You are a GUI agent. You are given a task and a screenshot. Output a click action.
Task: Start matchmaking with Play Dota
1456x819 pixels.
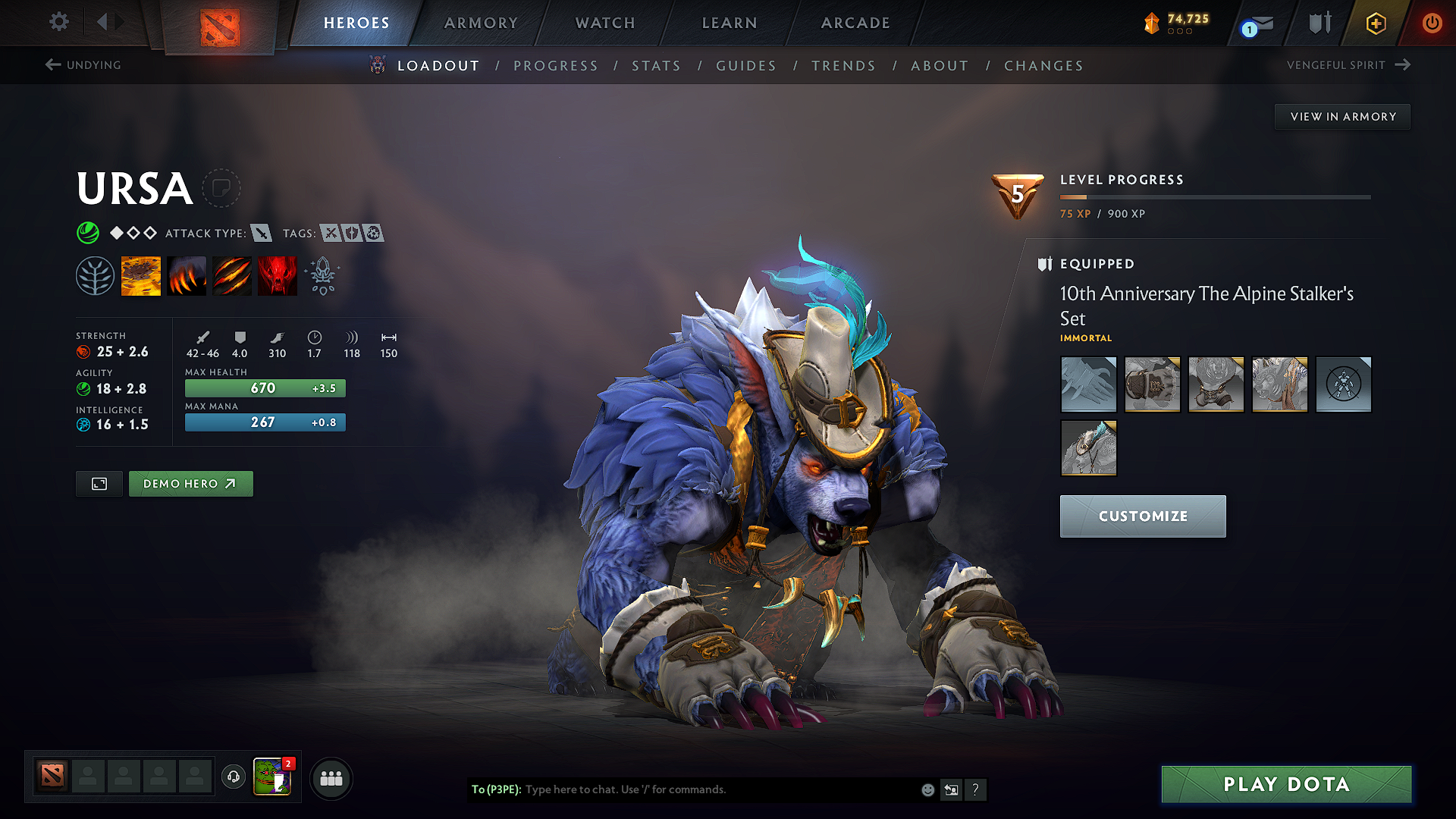tap(1286, 784)
